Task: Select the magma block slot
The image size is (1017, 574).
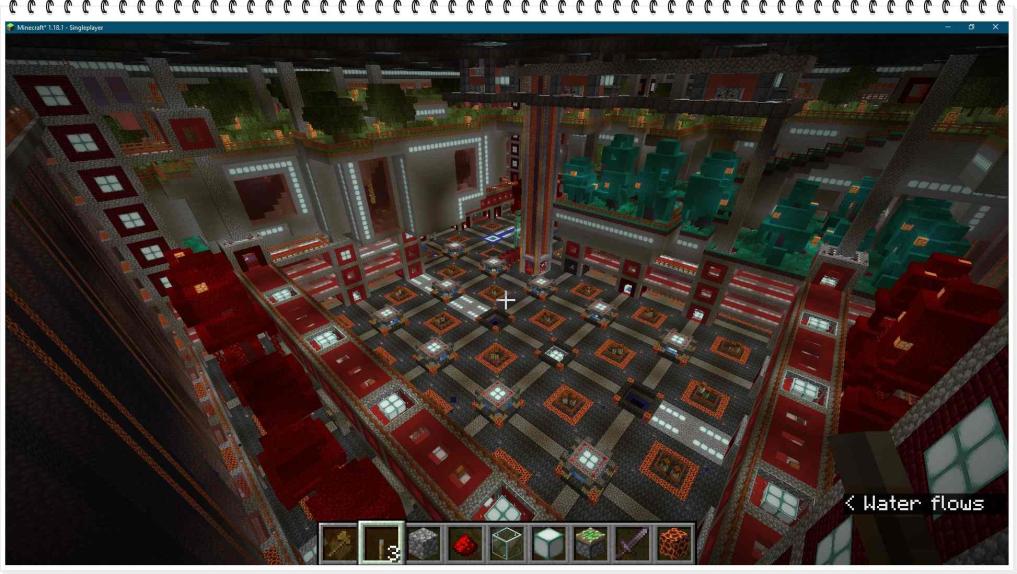Action: tap(675, 543)
